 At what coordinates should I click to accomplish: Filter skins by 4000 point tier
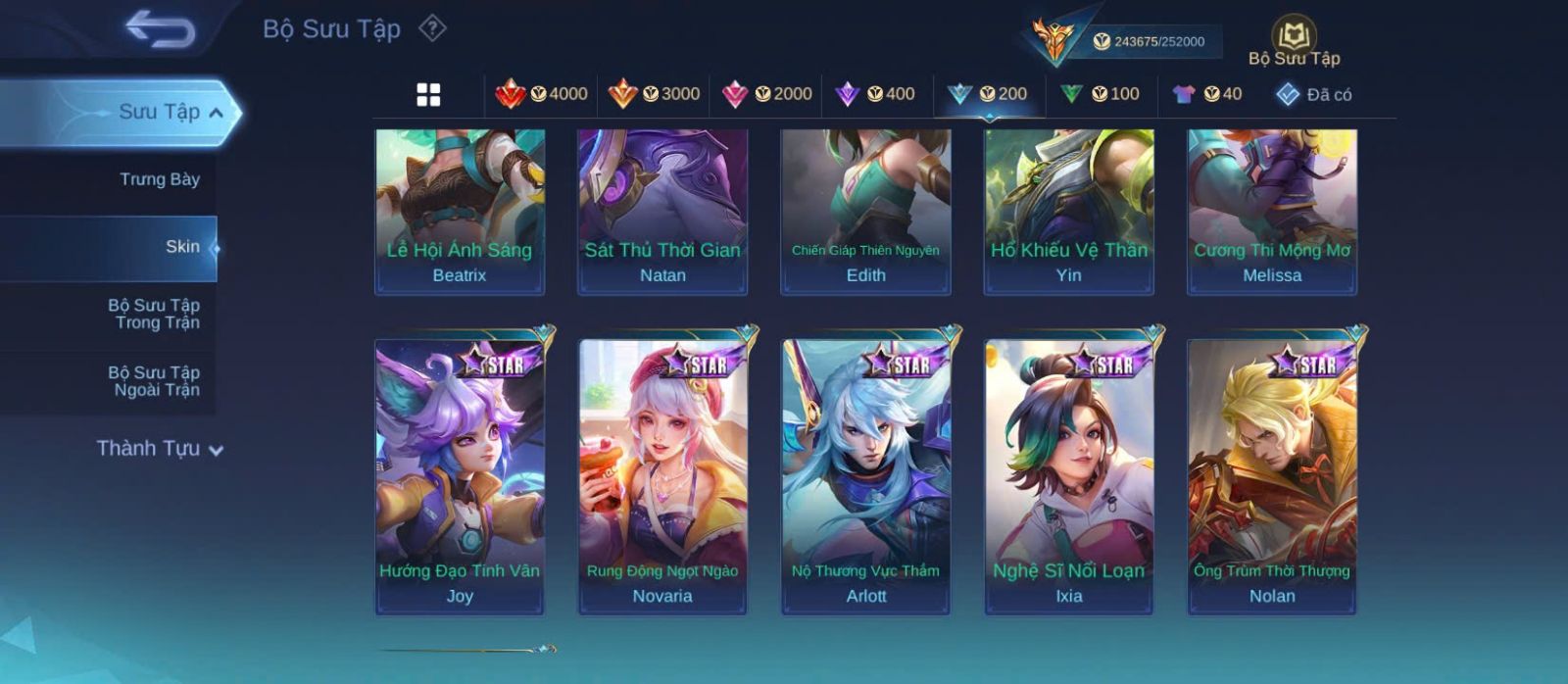[x=541, y=94]
